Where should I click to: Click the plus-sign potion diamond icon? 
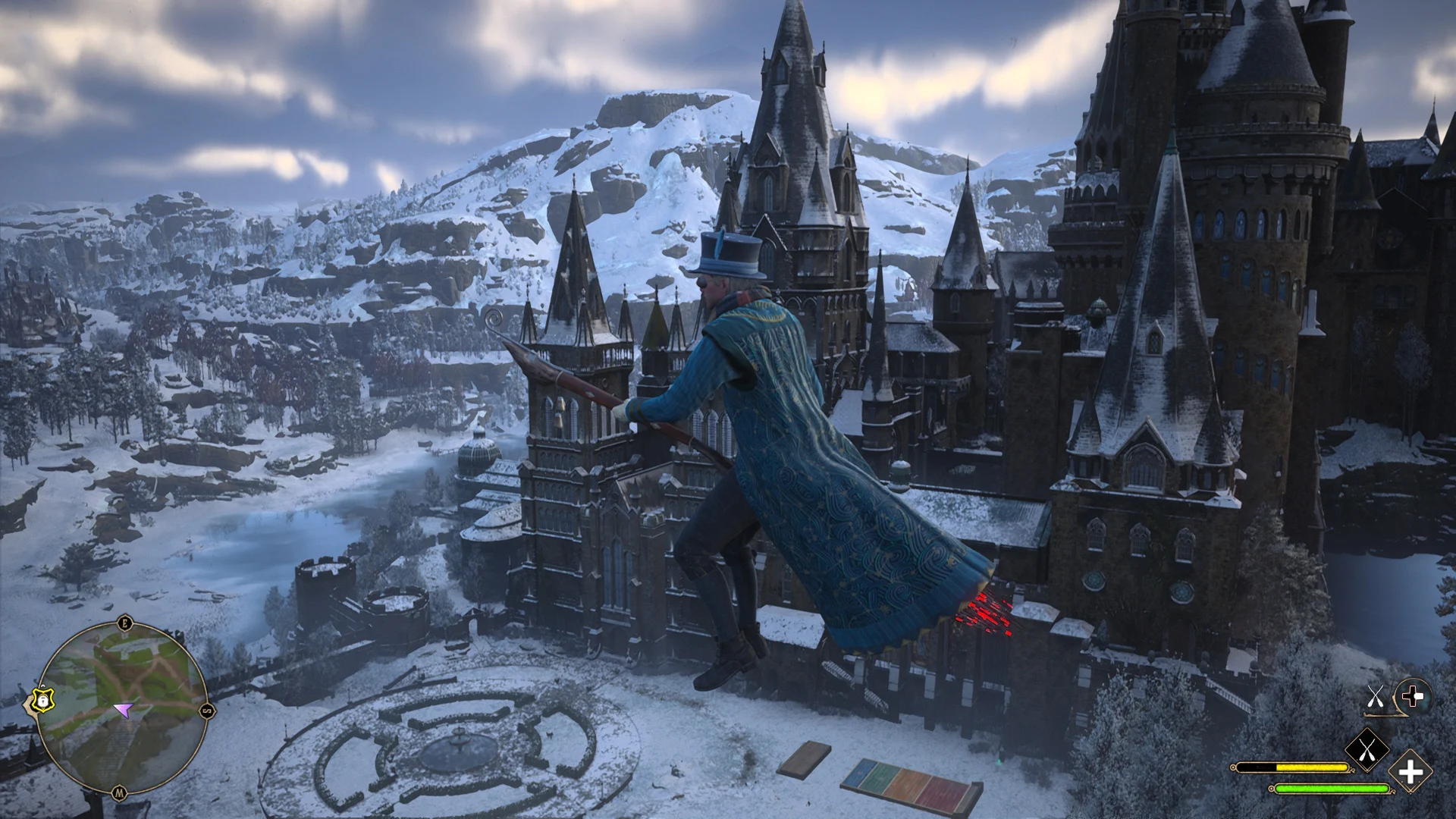(x=1410, y=770)
